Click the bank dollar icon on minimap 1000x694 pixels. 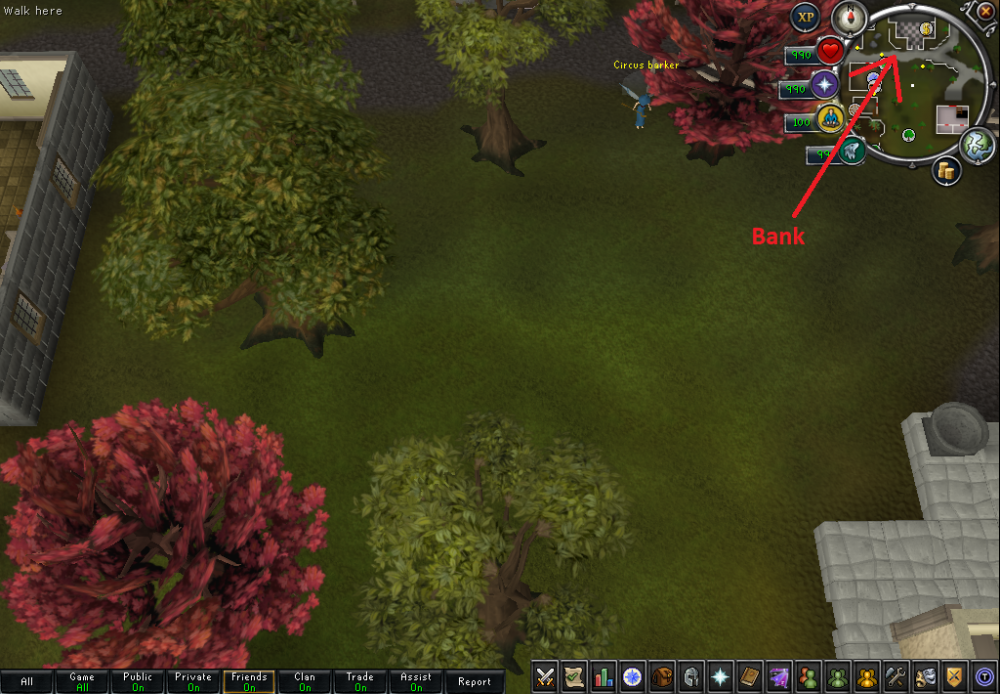click(x=926, y=30)
